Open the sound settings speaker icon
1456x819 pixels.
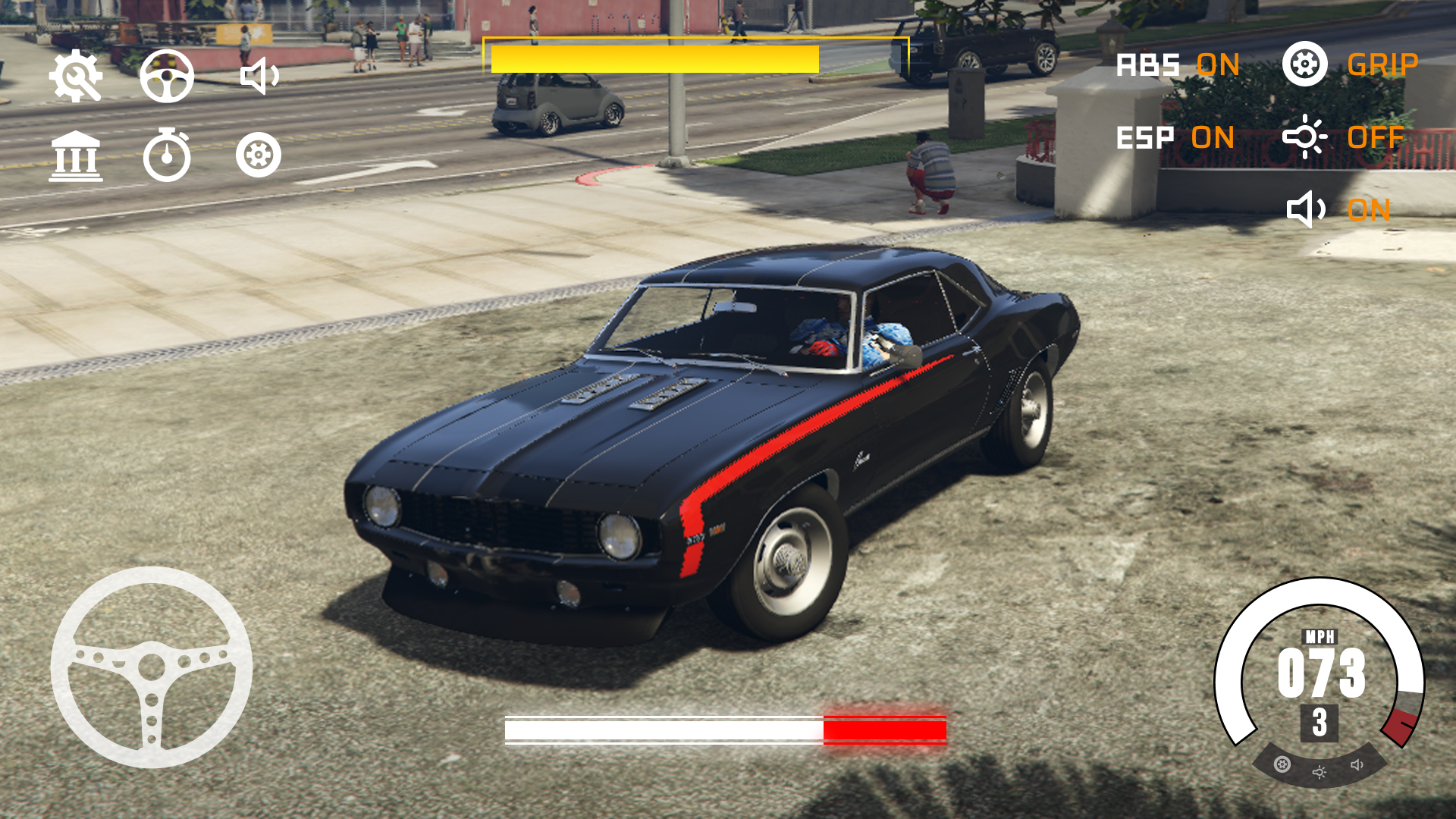click(259, 78)
